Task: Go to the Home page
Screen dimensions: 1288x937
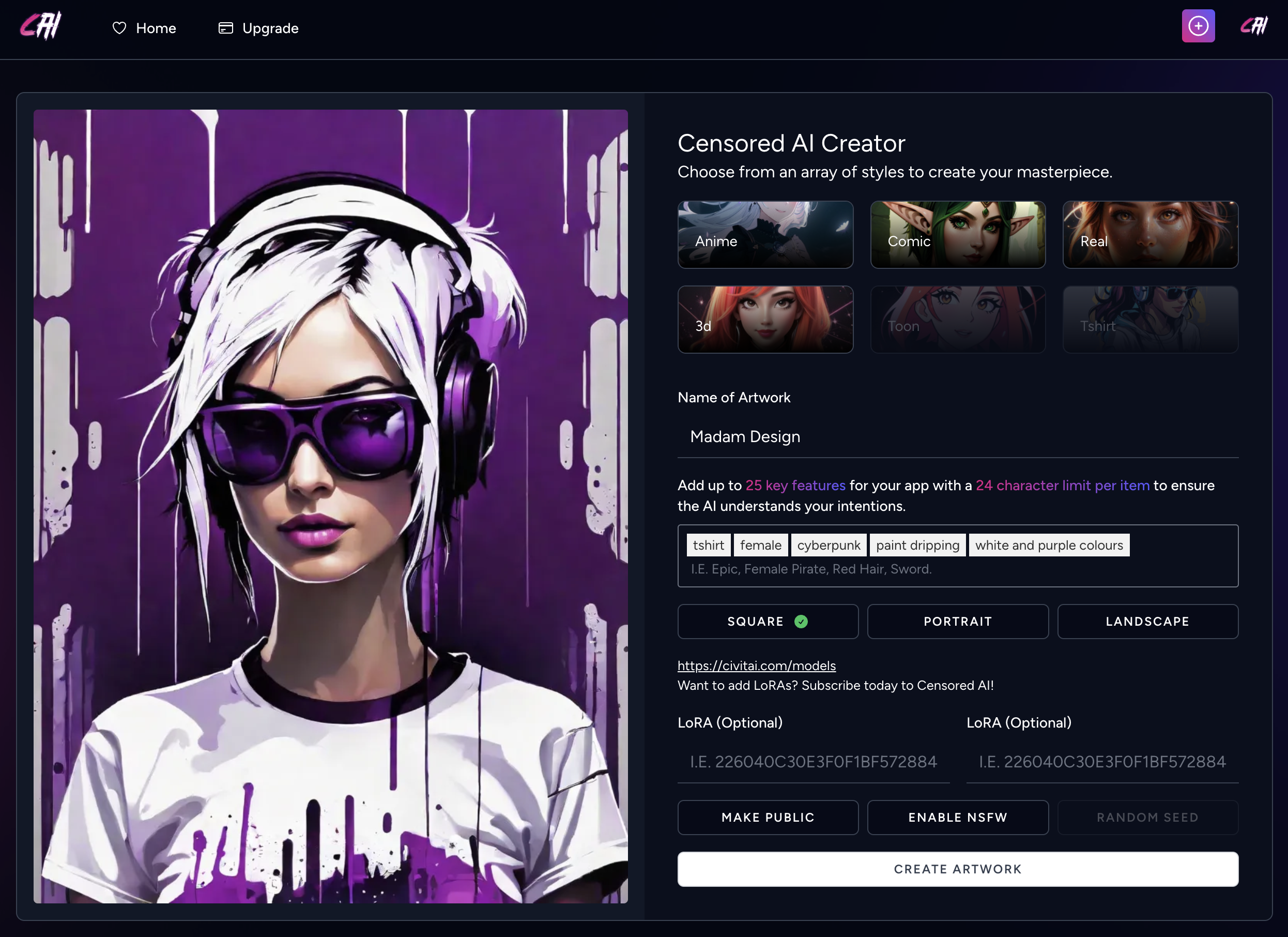Action: tap(144, 28)
